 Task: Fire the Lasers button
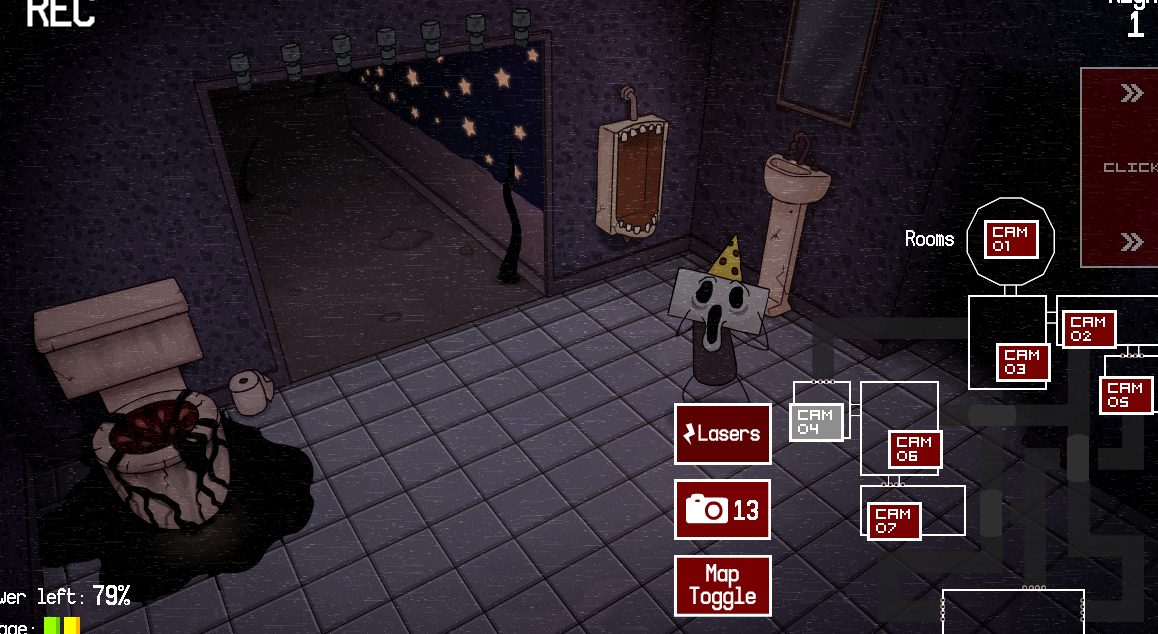(x=722, y=434)
